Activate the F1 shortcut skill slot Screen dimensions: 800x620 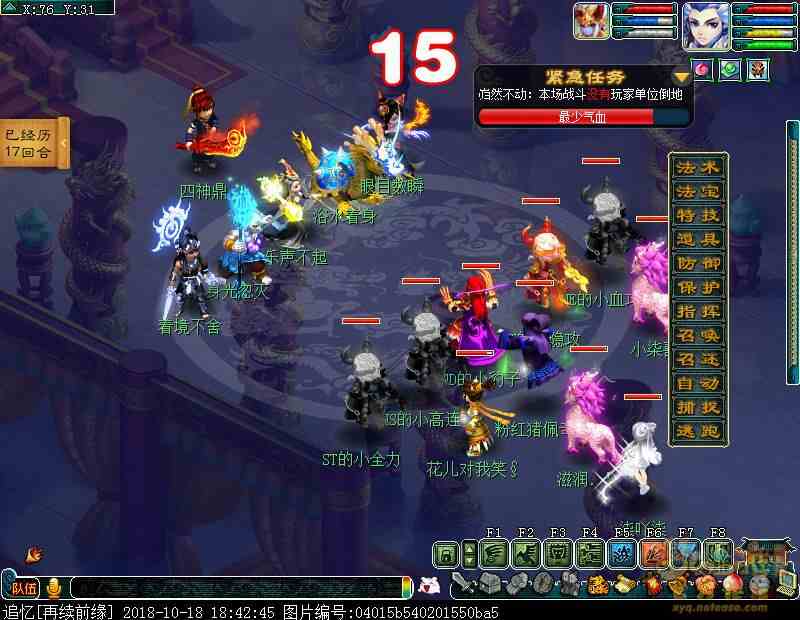pyautogui.click(x=494, y=552)
